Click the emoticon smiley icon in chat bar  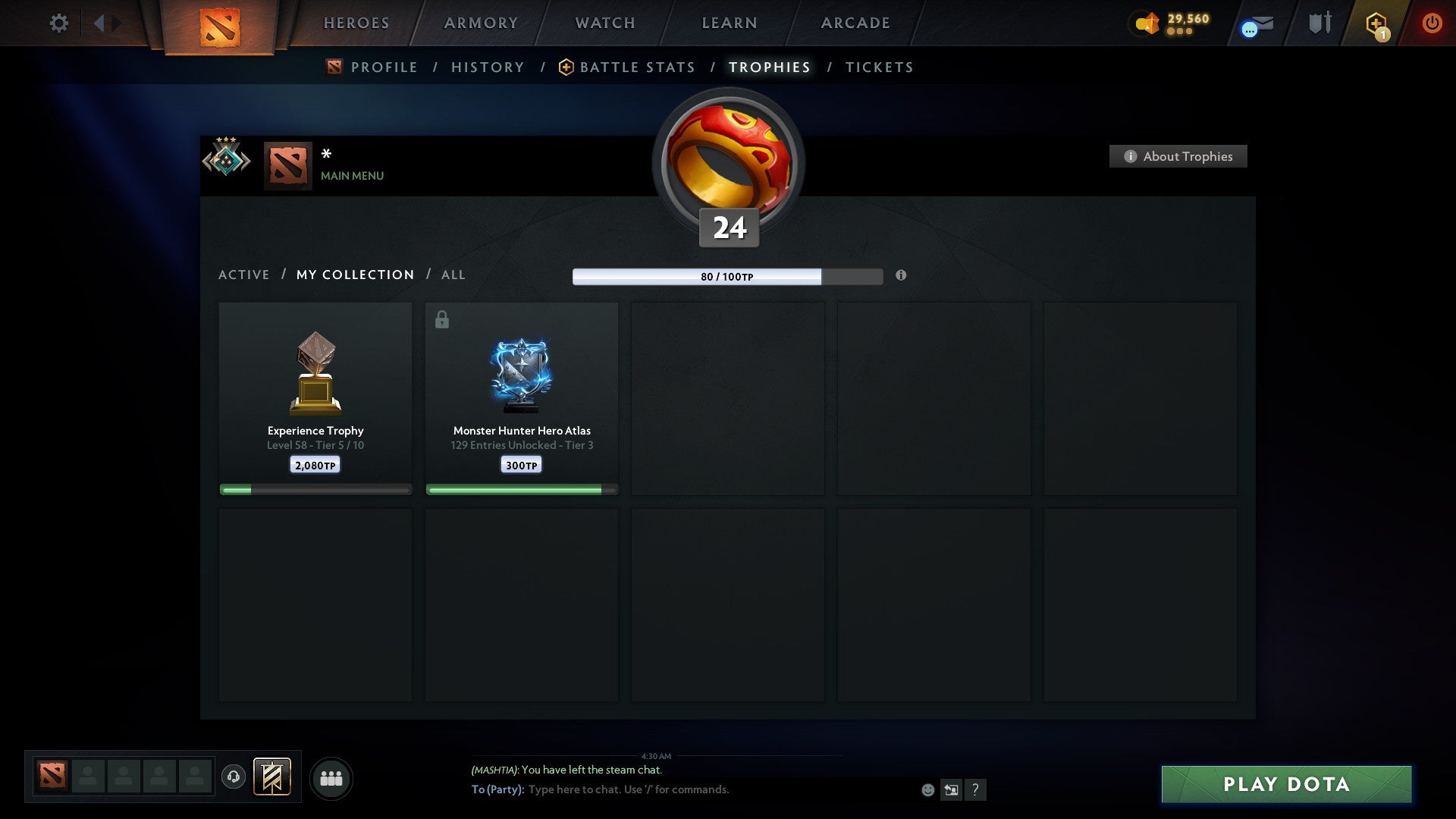pyautogui.click(x=928, y=789)
